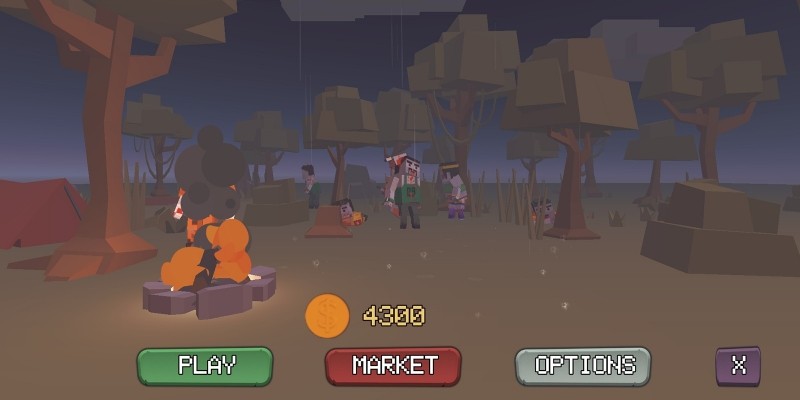Screen dimensions: 800x400
Task: Open the OPTIONS menu
Action: [x=584, y=365]
